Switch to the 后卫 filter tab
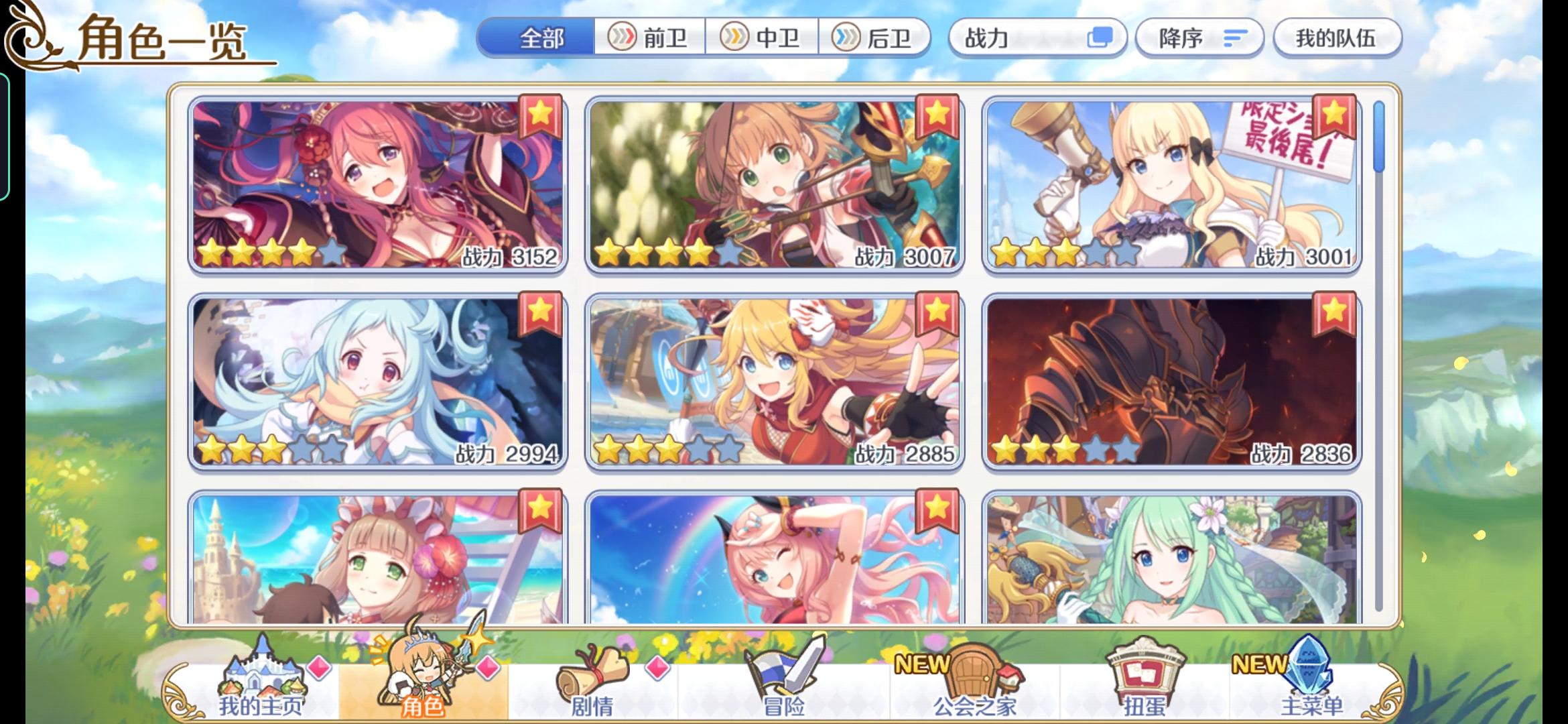Image resolution: width=1568 pixels, height=724 pixels. [878, 38]
